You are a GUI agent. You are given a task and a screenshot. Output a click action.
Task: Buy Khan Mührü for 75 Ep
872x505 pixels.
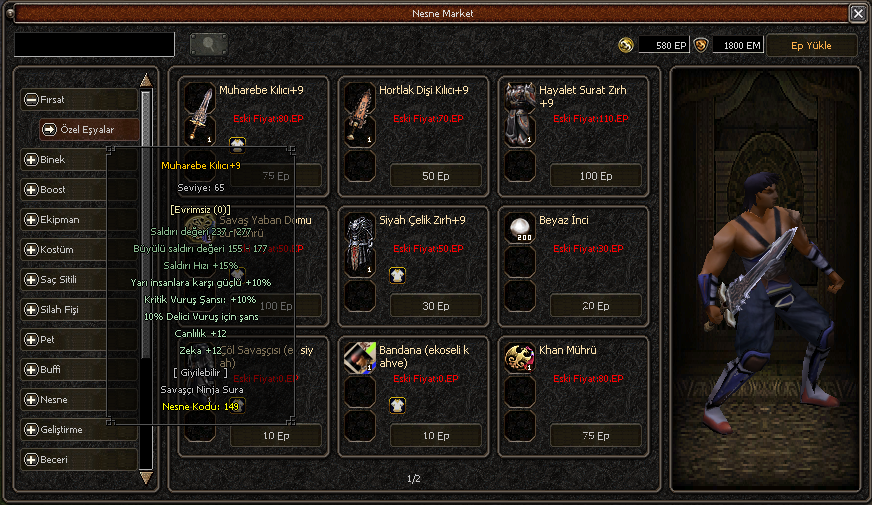[x=595, y=436]
